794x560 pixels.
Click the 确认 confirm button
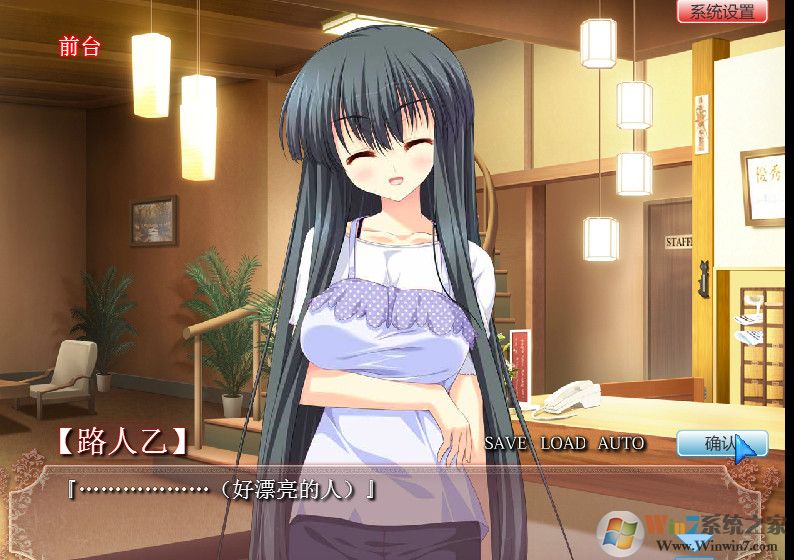point(721,443)
